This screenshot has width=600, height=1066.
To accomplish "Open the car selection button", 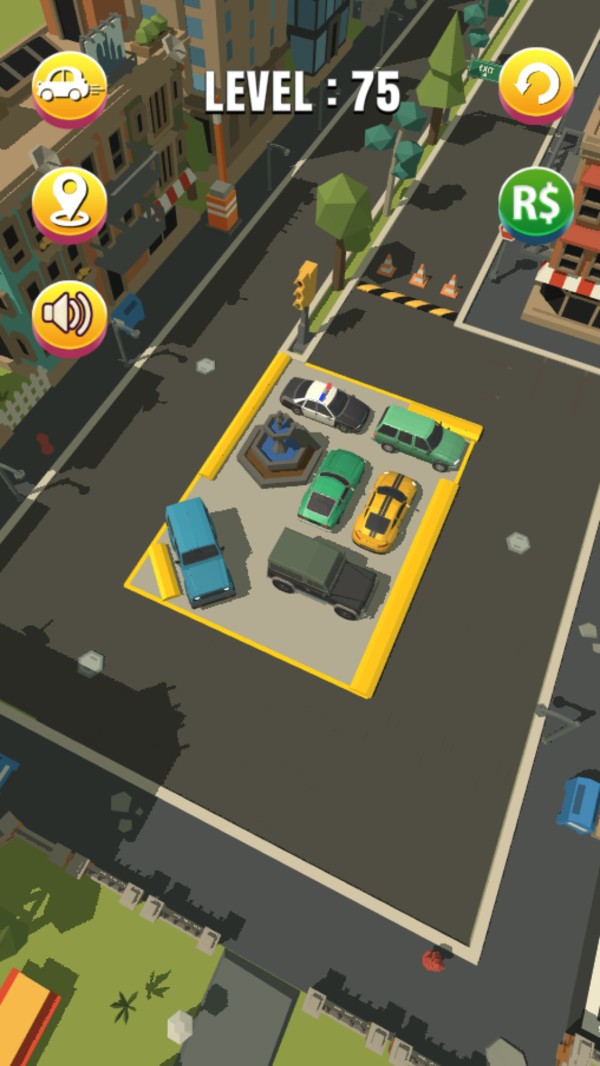I will coord(69,87).
